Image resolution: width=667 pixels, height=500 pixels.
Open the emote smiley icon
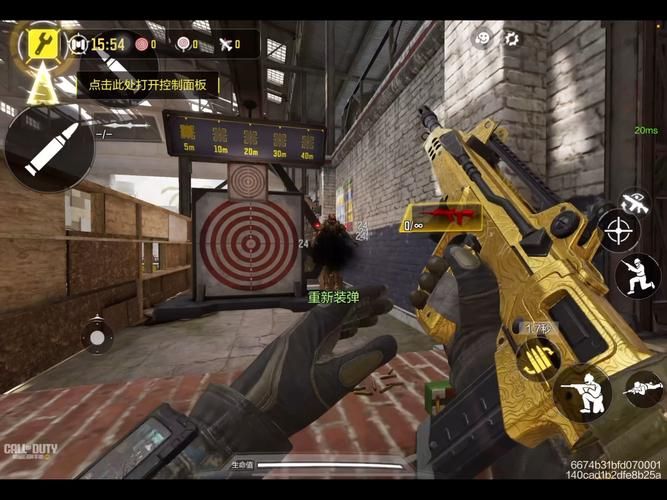(482, 39)
